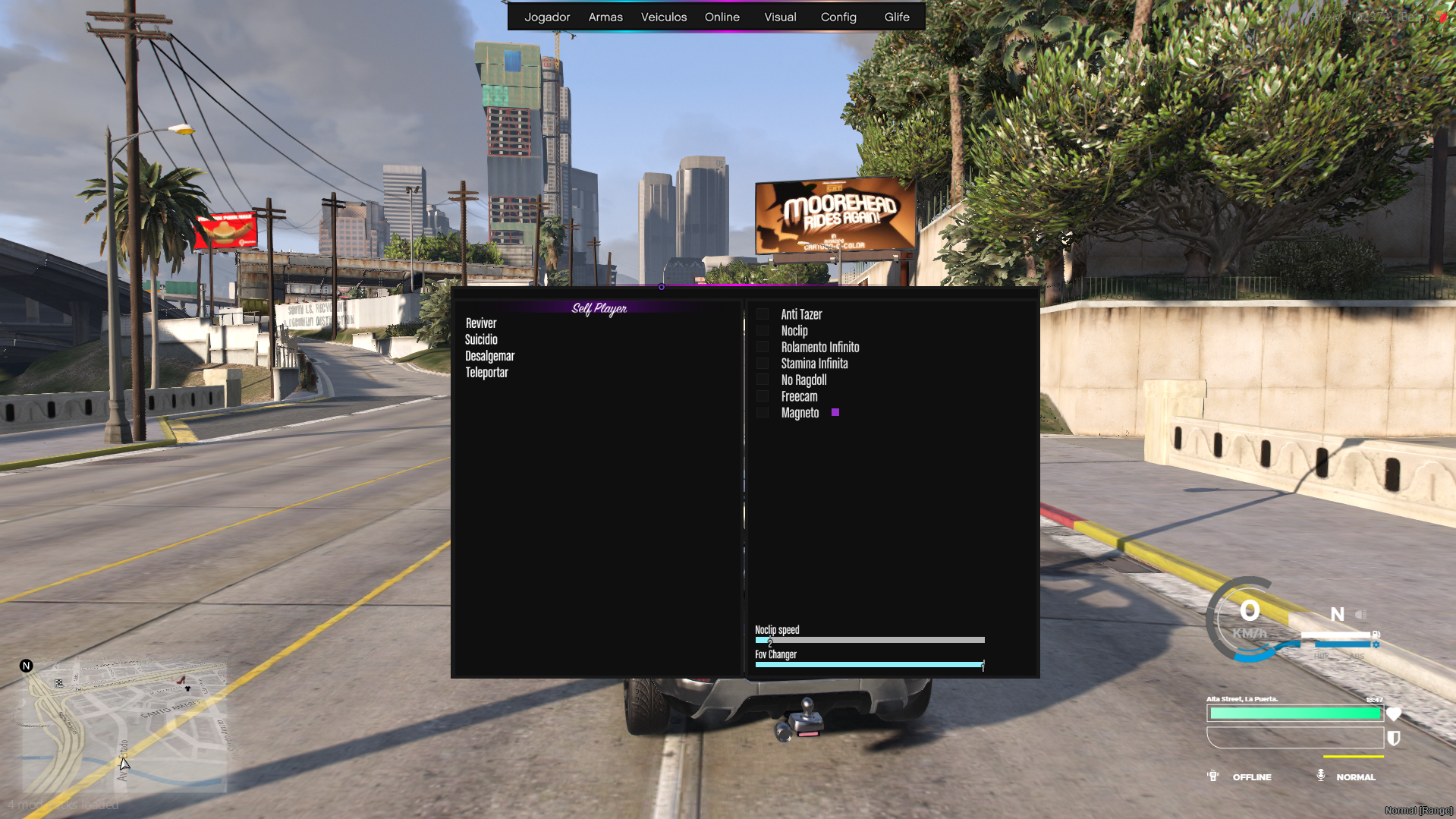The width and height of the screenshot is (1456, 819).
Task: Click the N compass marker on the minimap
Action: pos(27,665)
